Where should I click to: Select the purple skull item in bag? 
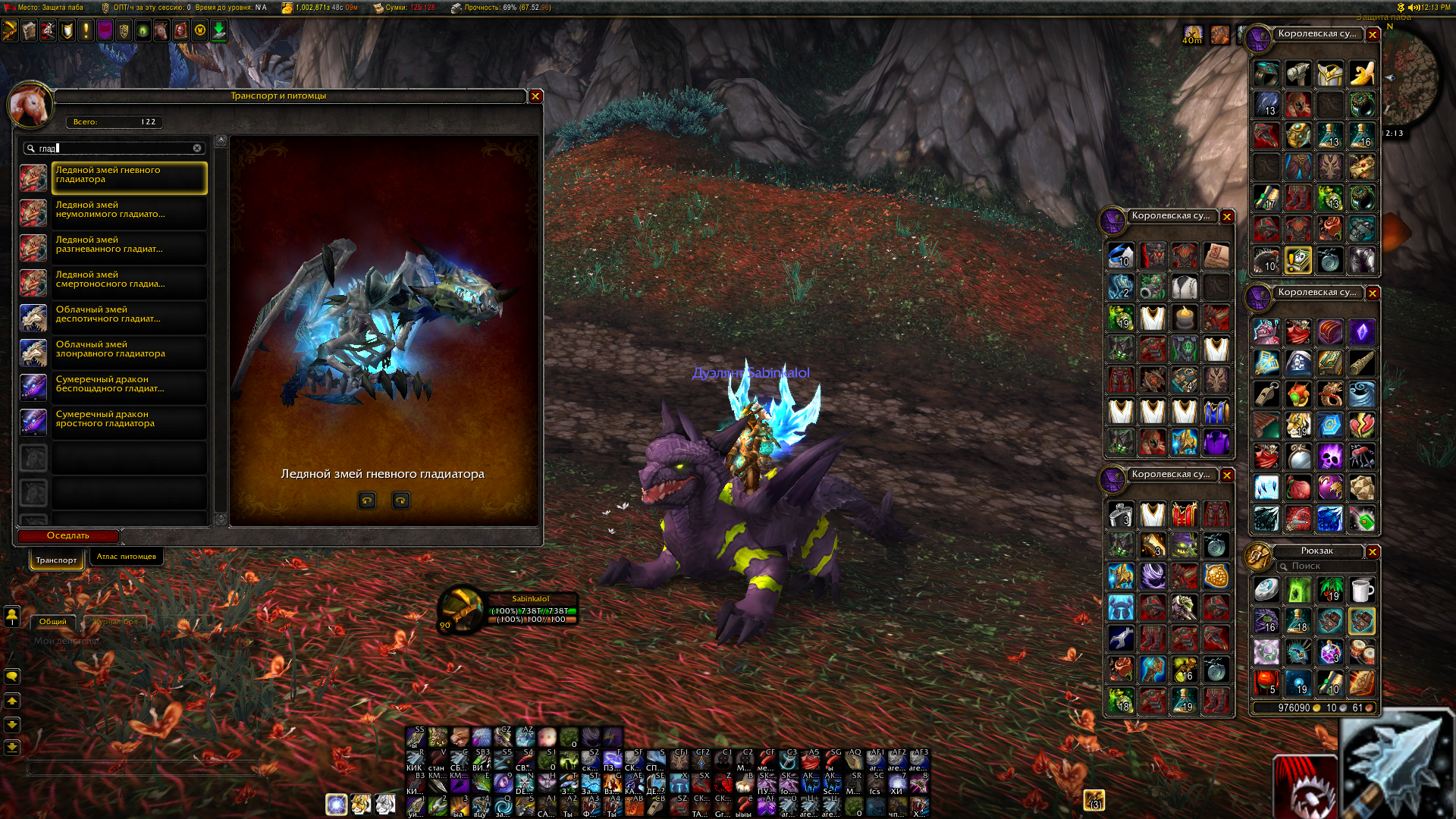[1330, 457]
